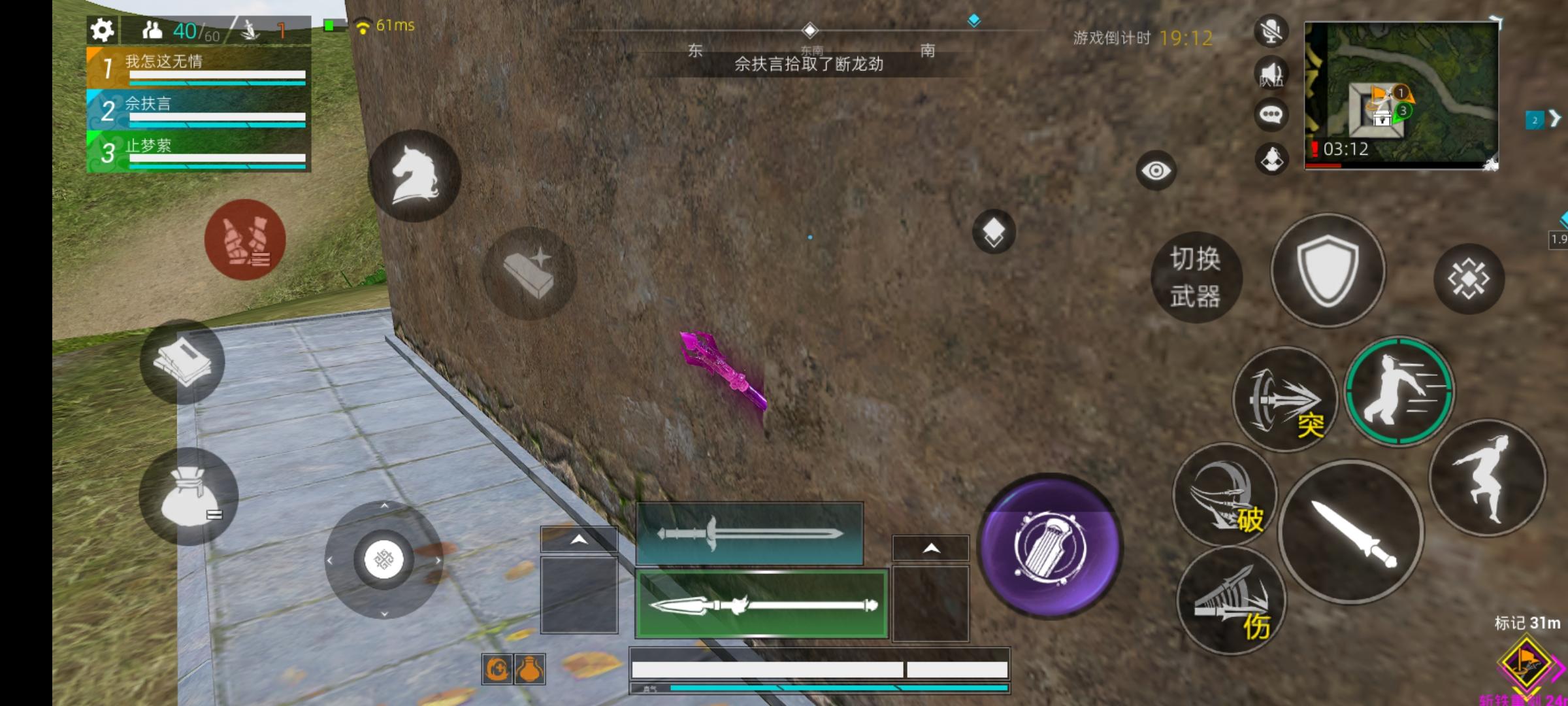Tap the eye spectate icon
Image resolution: width=1568 pixels, height=706 pixels.
[x=1156, y=171]
